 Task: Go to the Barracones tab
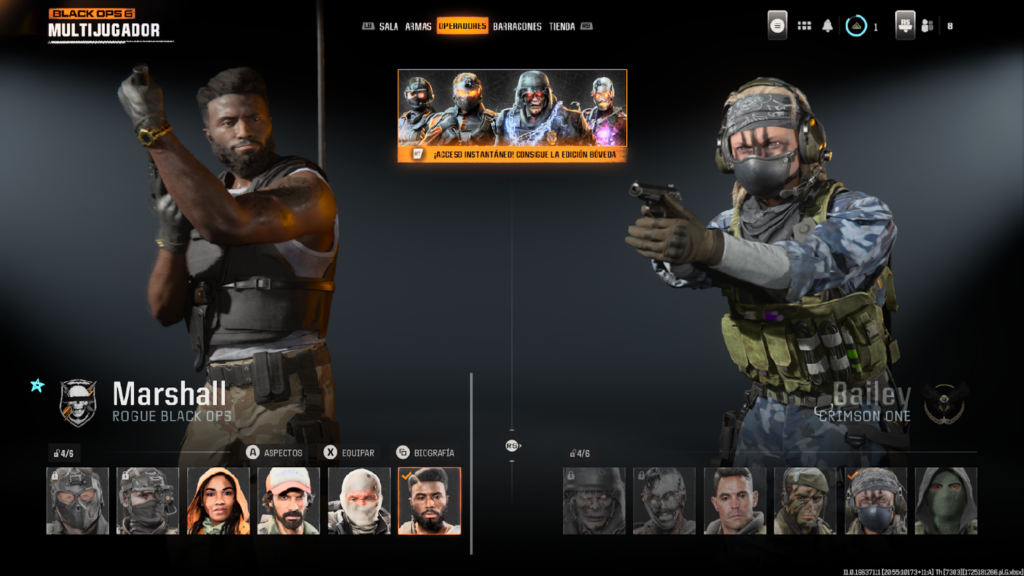tap(517, 27)
